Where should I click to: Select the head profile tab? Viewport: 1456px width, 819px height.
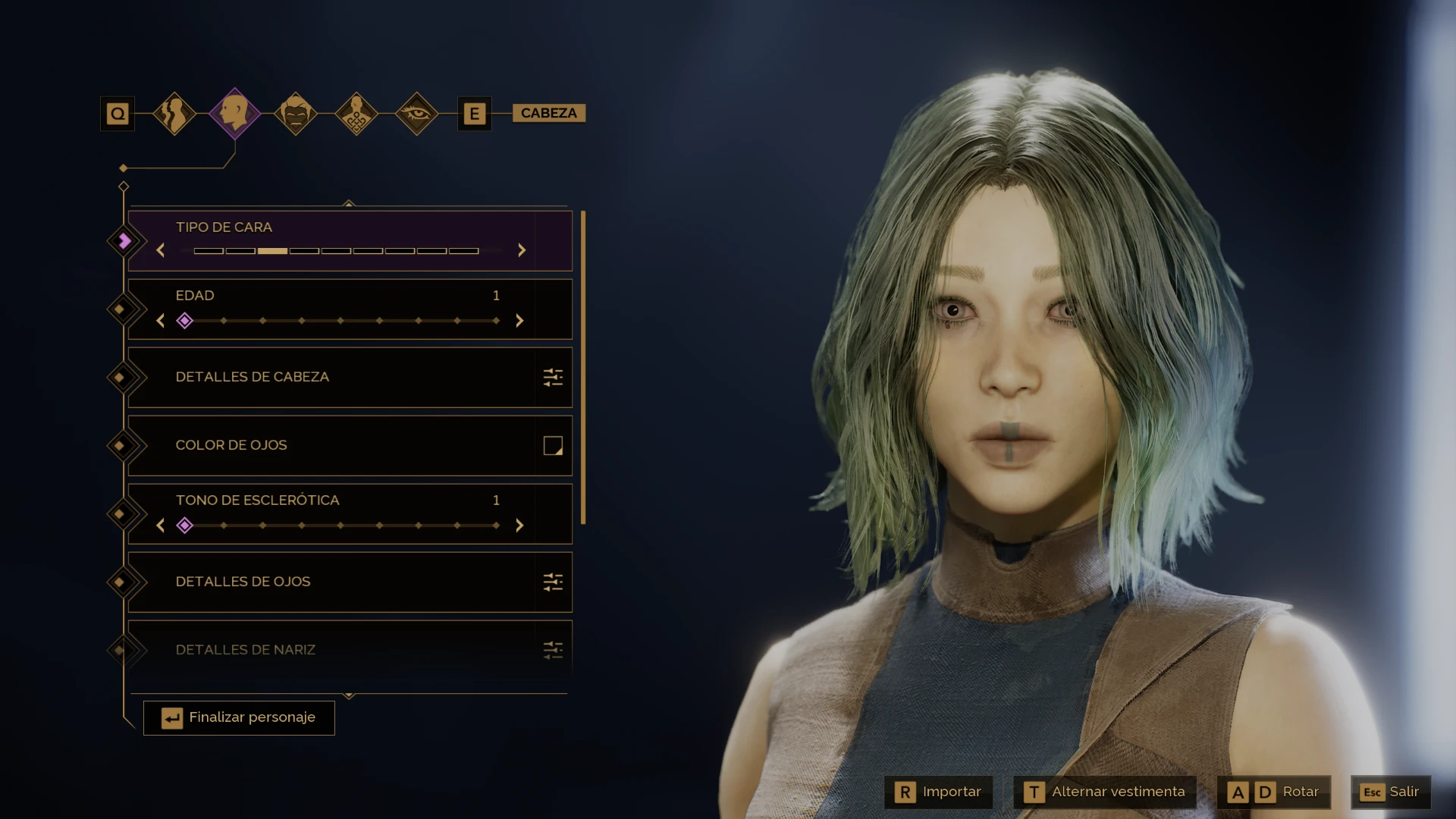[234, 114]
